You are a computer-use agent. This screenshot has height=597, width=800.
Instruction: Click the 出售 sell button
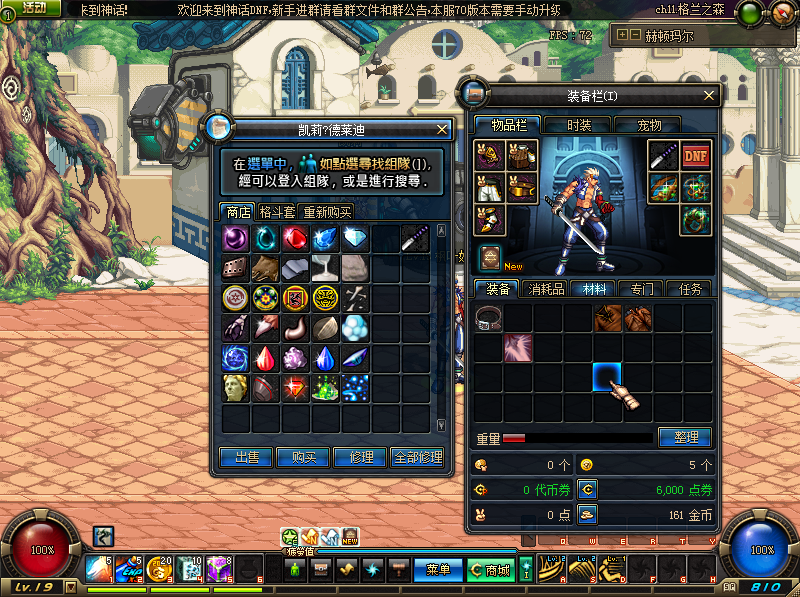246,457
